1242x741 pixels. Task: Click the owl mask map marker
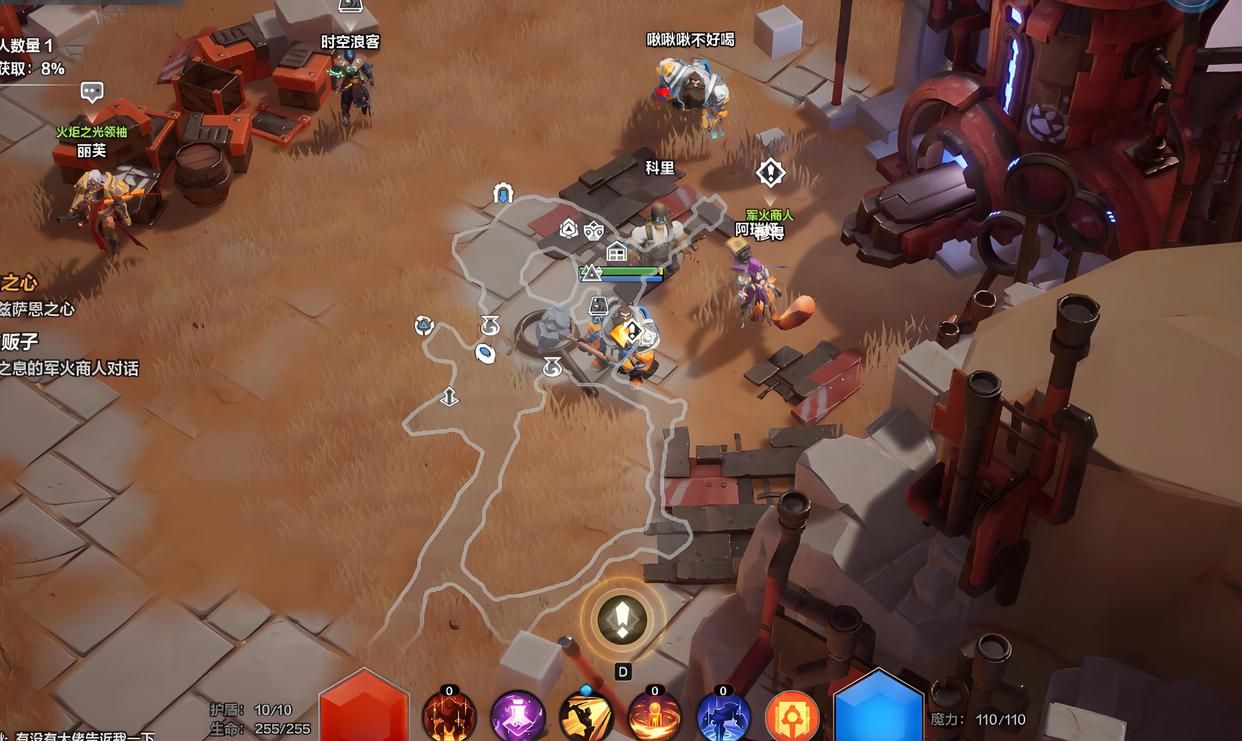click(x=594, y=230)
